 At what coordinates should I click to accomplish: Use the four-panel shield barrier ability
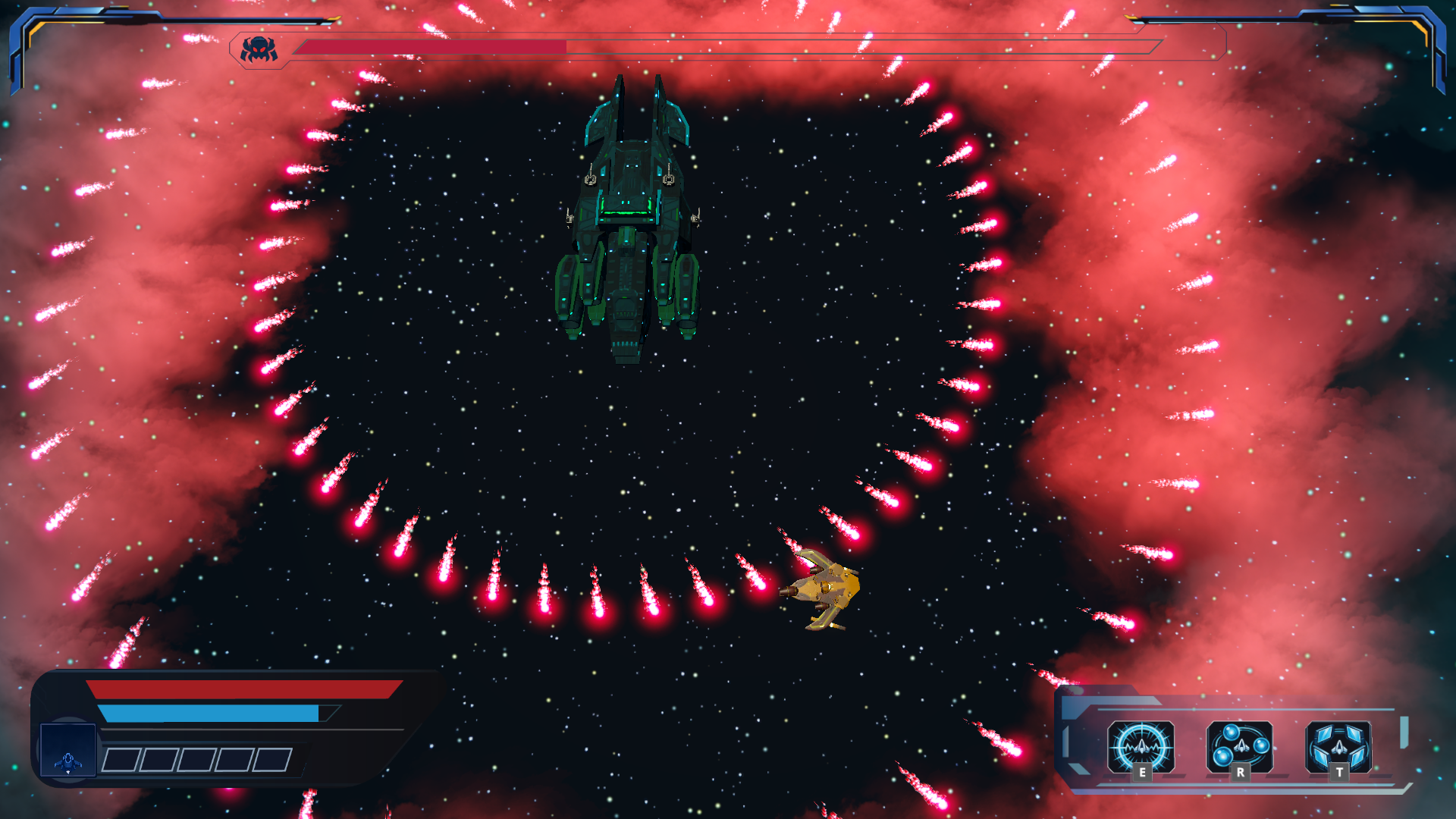point(1338,746)
